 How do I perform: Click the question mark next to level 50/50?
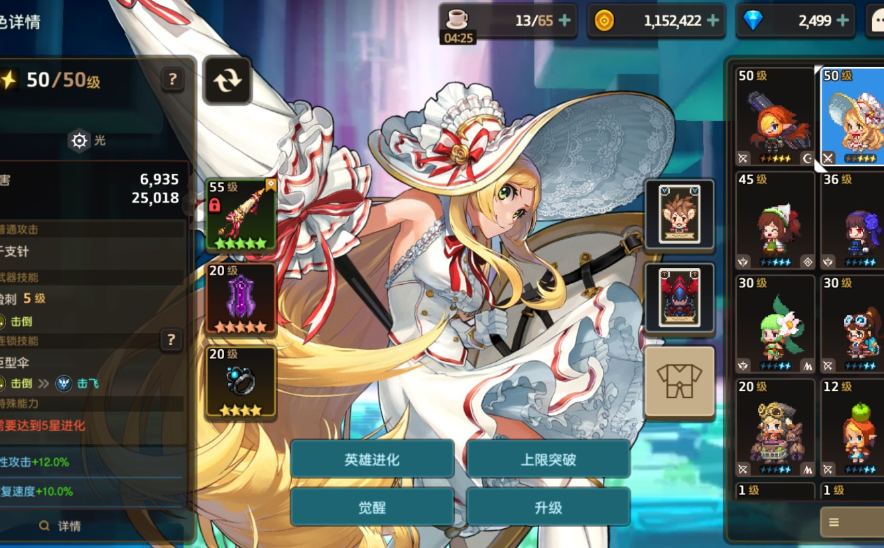(173, 80)
